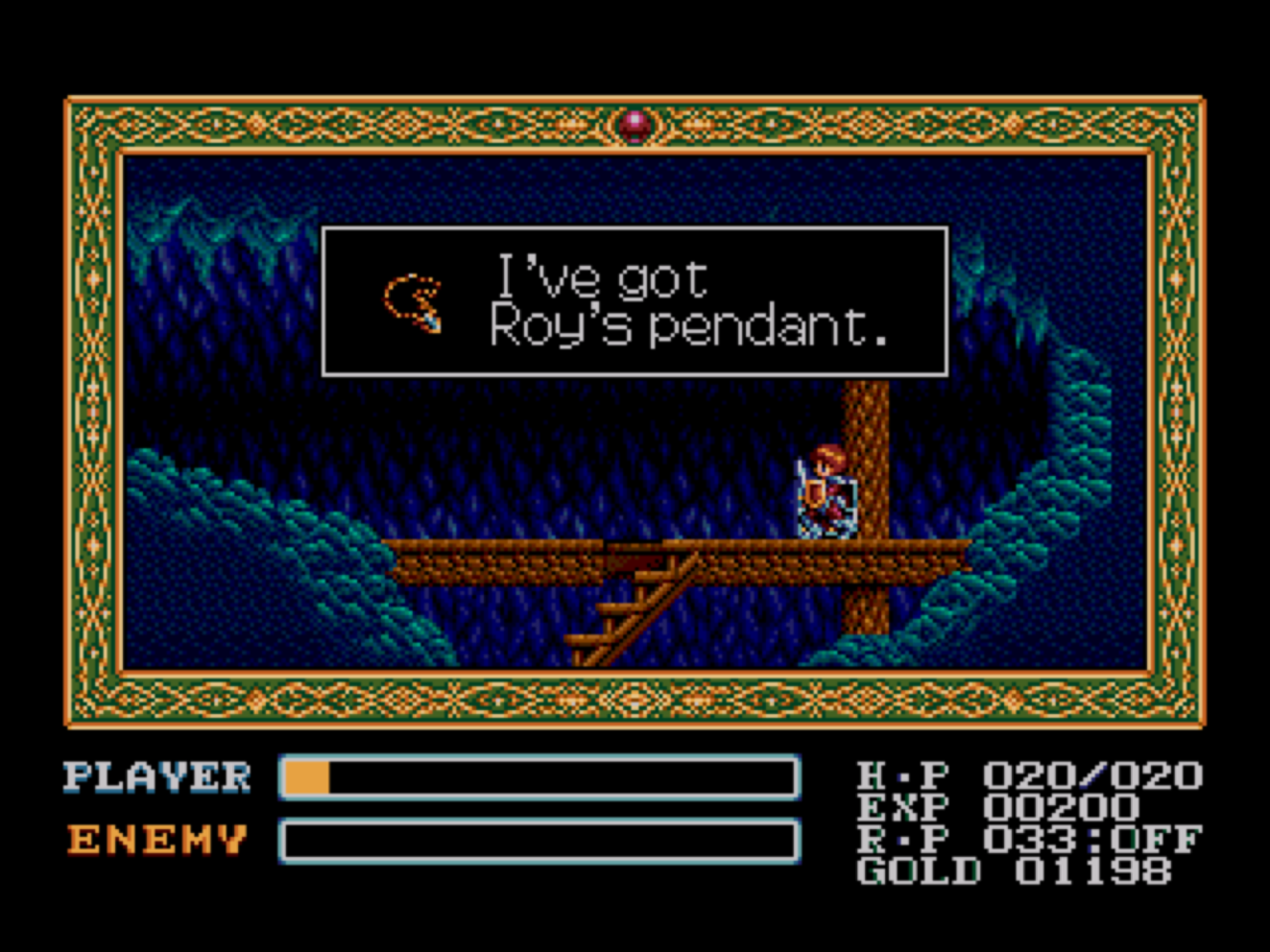
Task: Click the pendant icon in the dialog box
Action: coord(414,300)
